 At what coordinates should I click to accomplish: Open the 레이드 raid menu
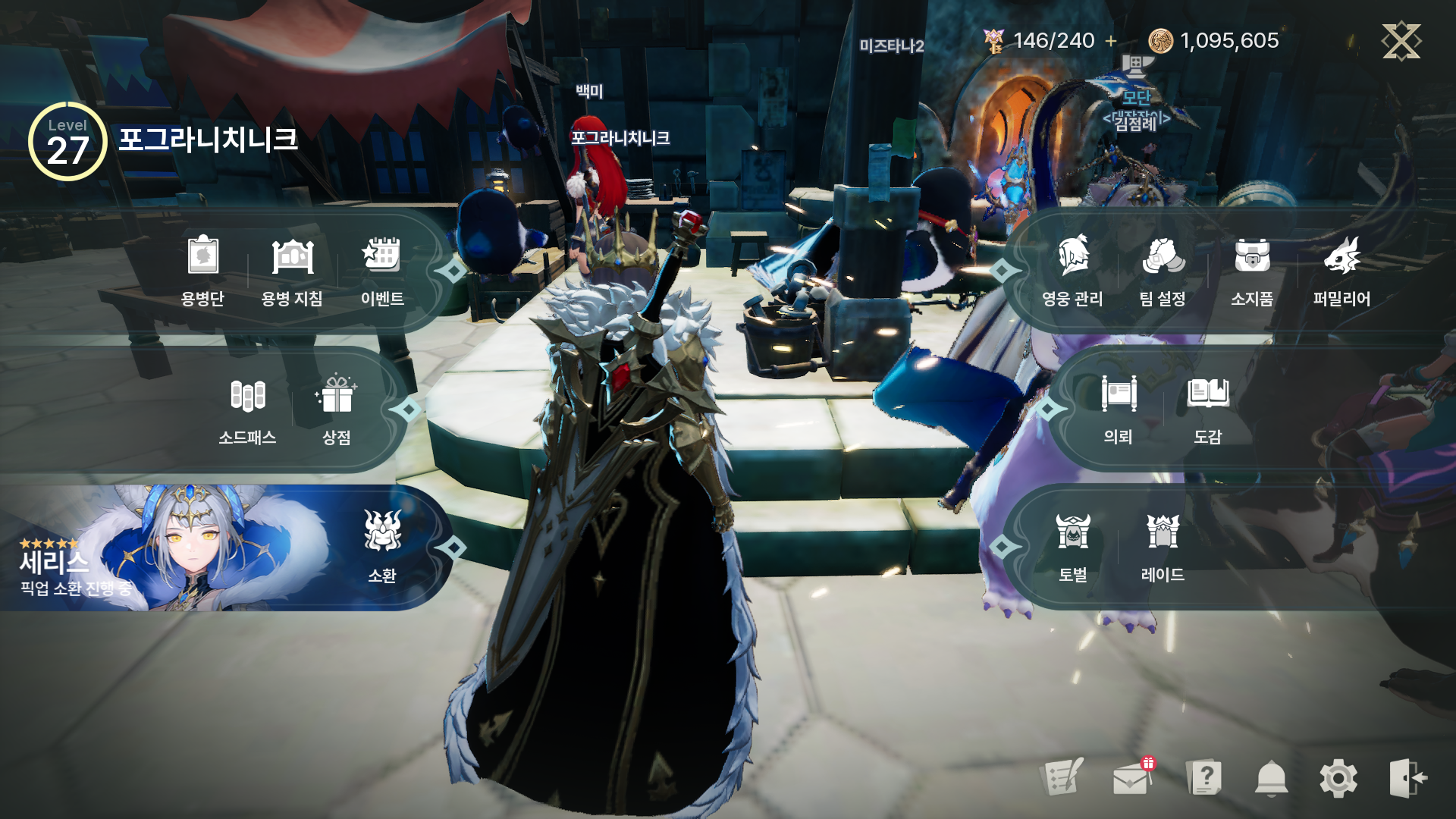pyautogui.click(x=1163, y=546)
